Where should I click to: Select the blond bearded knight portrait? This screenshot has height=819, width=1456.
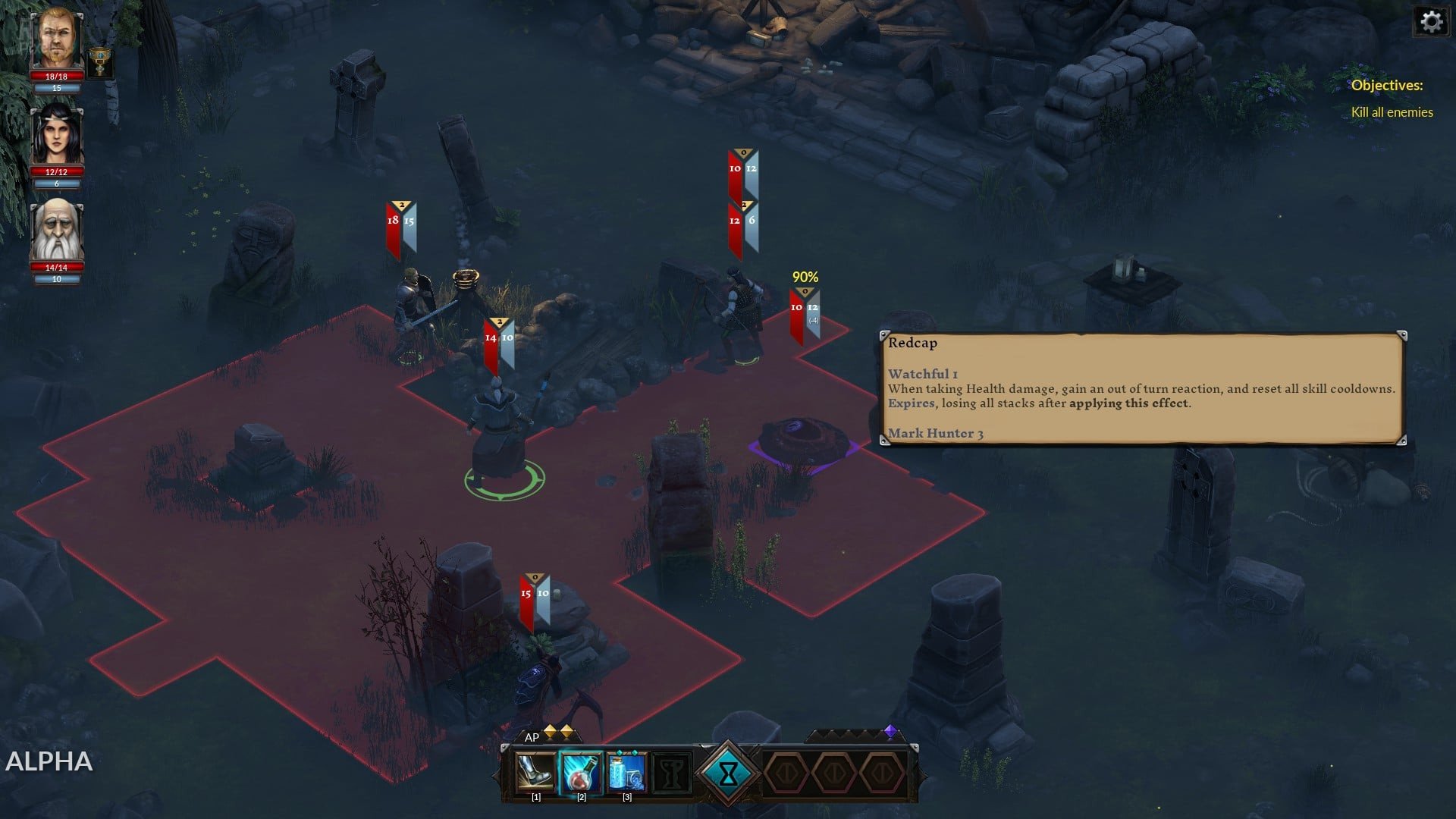coord(57,38)
